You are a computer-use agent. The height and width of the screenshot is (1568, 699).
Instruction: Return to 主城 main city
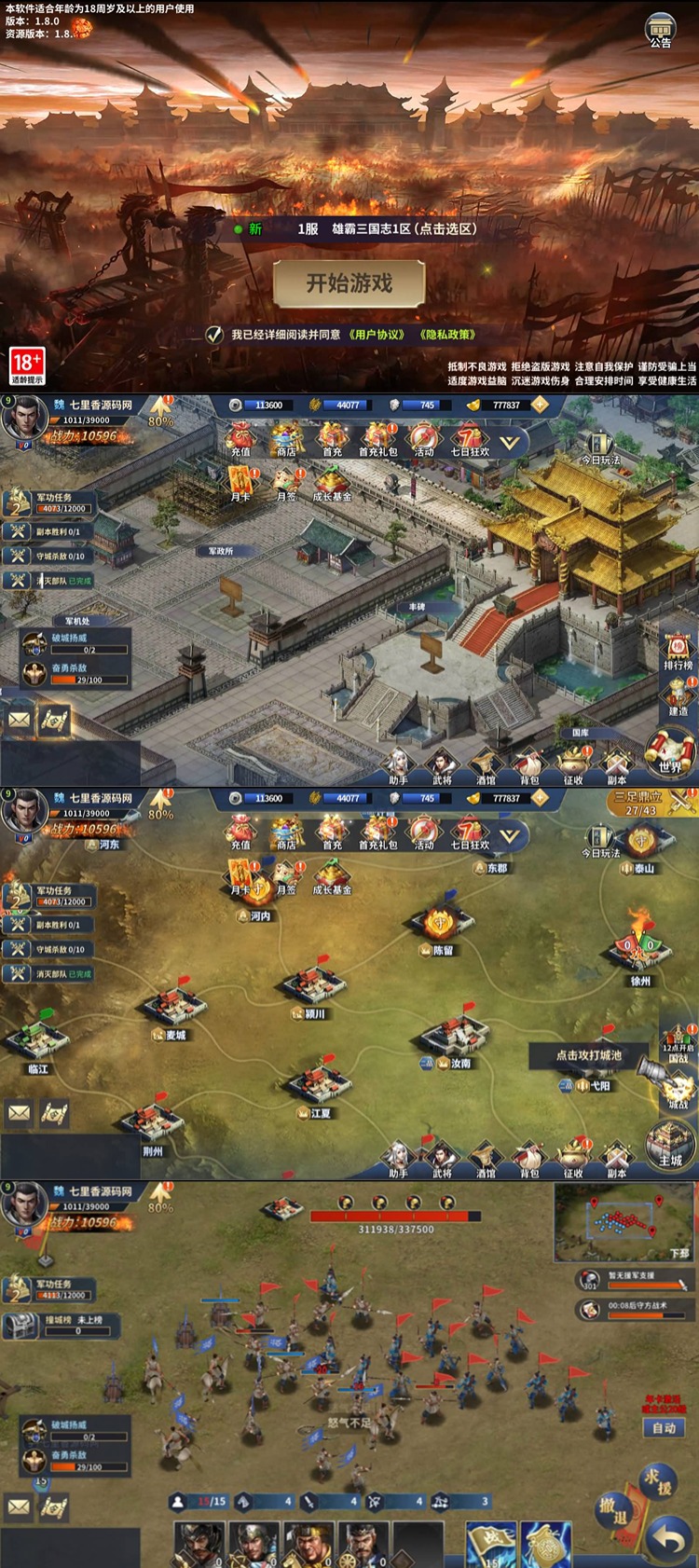[670, 1146]
